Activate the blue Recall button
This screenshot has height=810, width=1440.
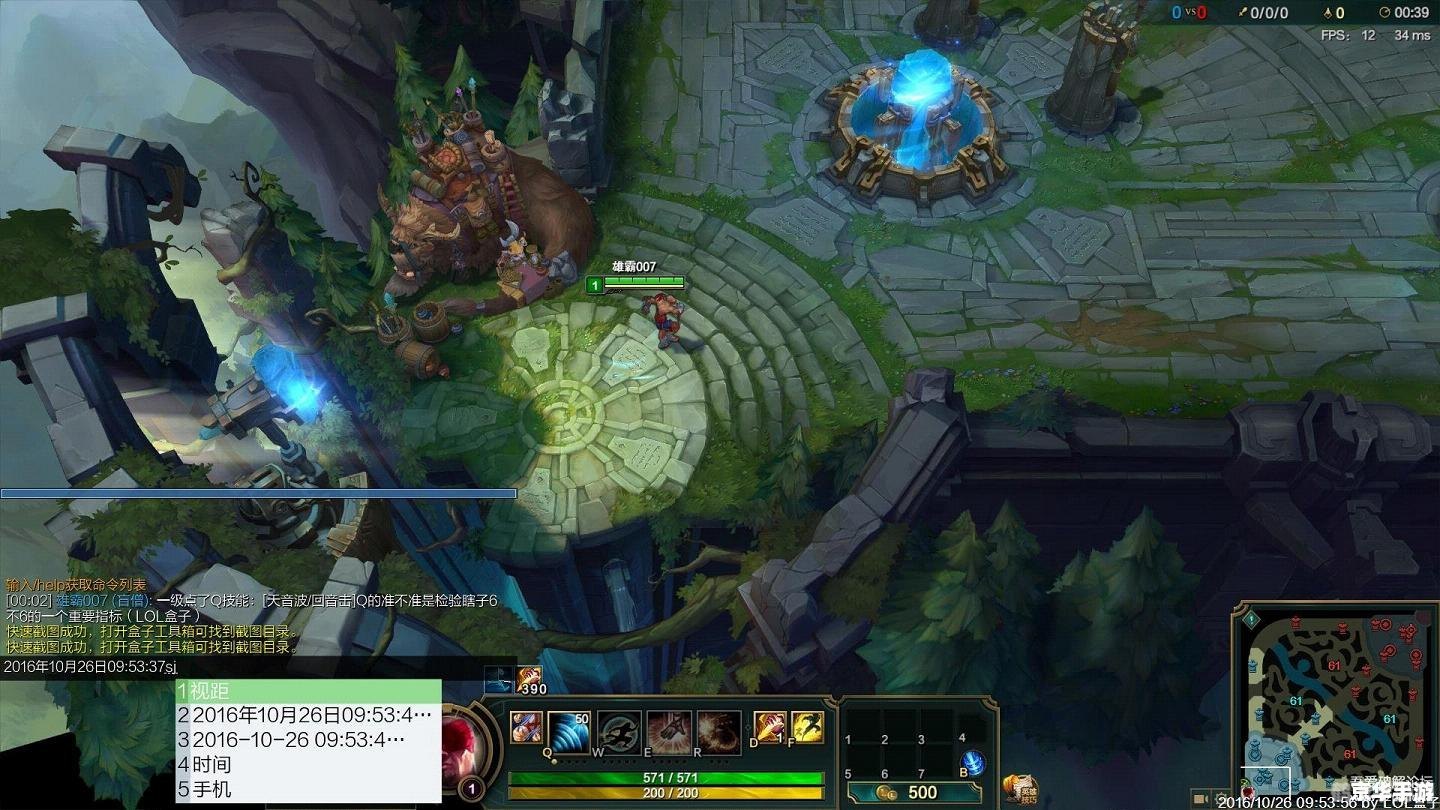(x=972, y=764)
